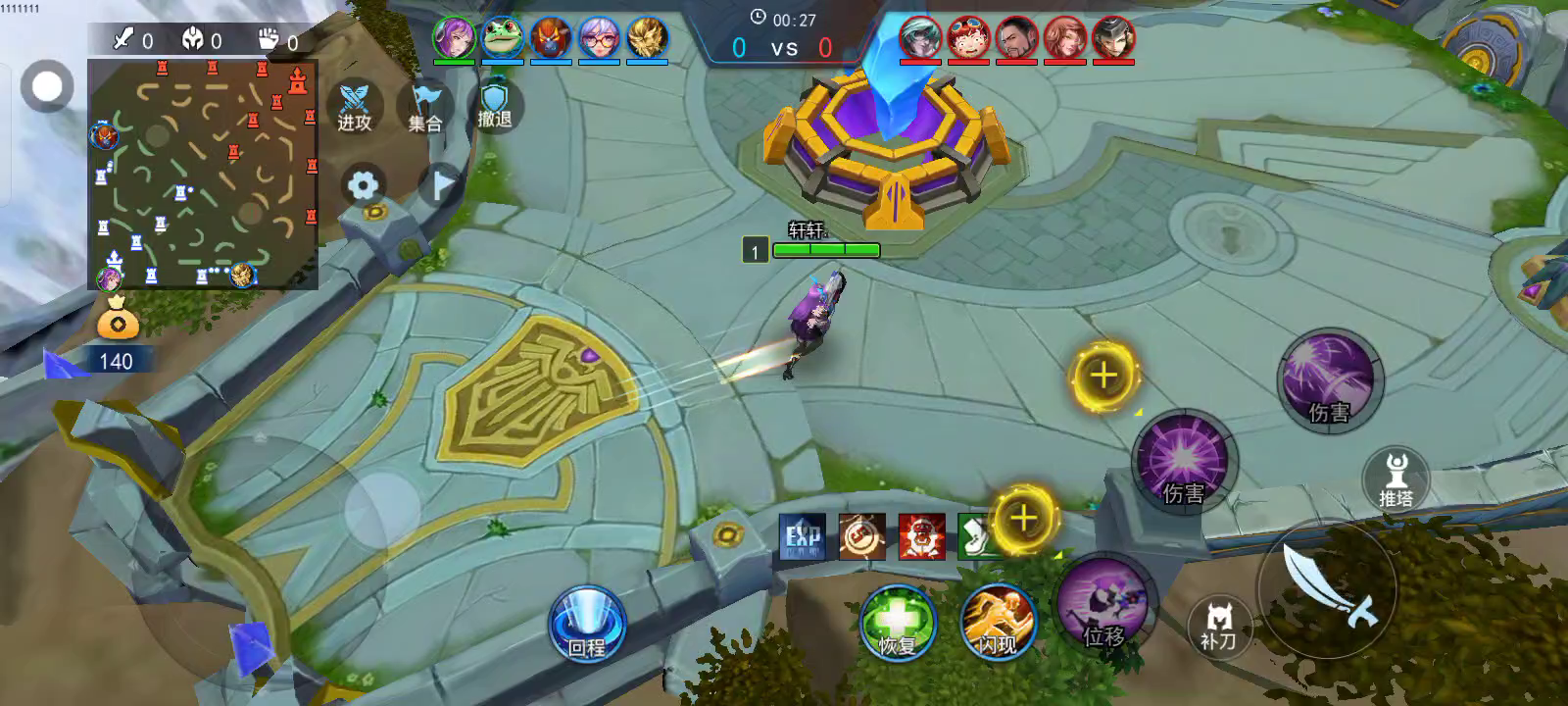The width and height of the screenshot is (1568, 706).
Task: Tap the 补刀 last-hit button
Action: pyautogui.click(x=1218, y=626)
